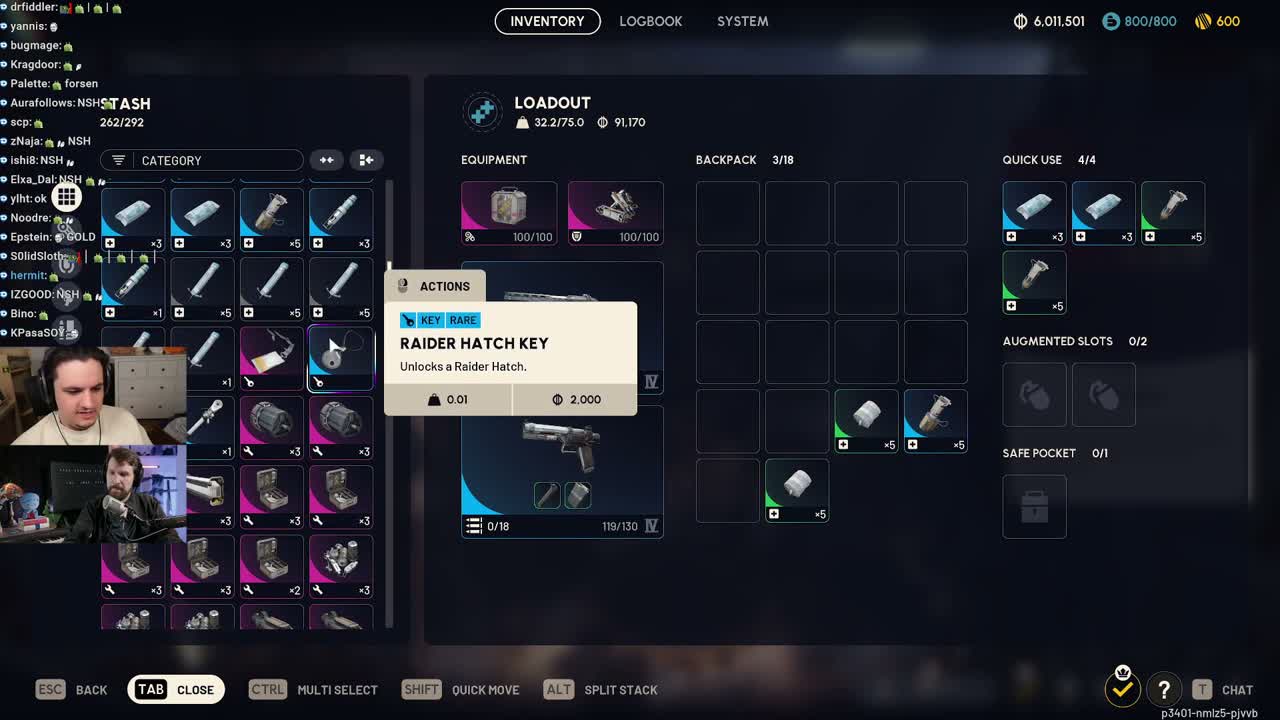
Task: Click the Back button
Action: [x=72, y=689]
